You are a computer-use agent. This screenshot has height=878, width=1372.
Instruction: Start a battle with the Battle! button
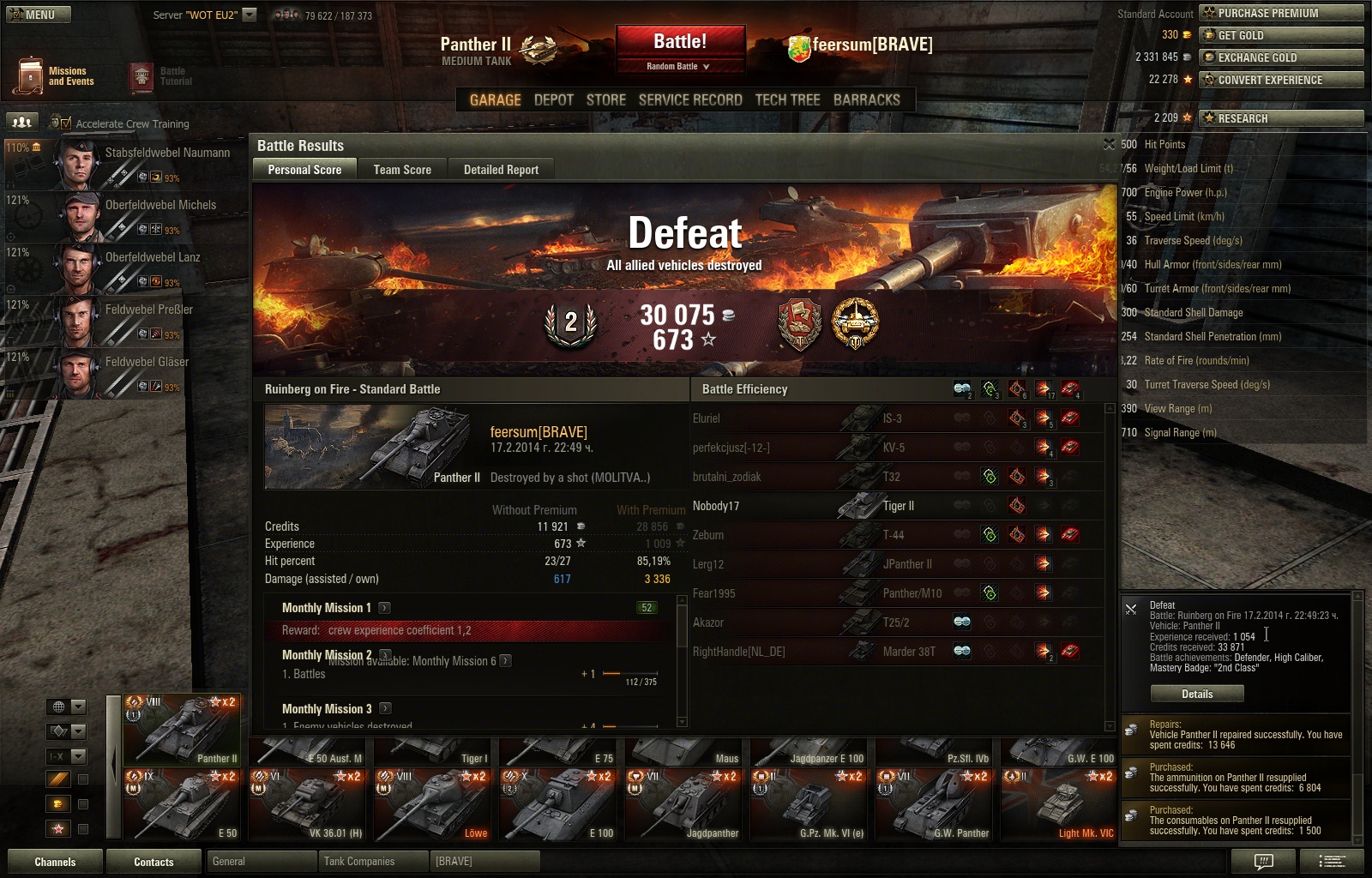[680, 42]
